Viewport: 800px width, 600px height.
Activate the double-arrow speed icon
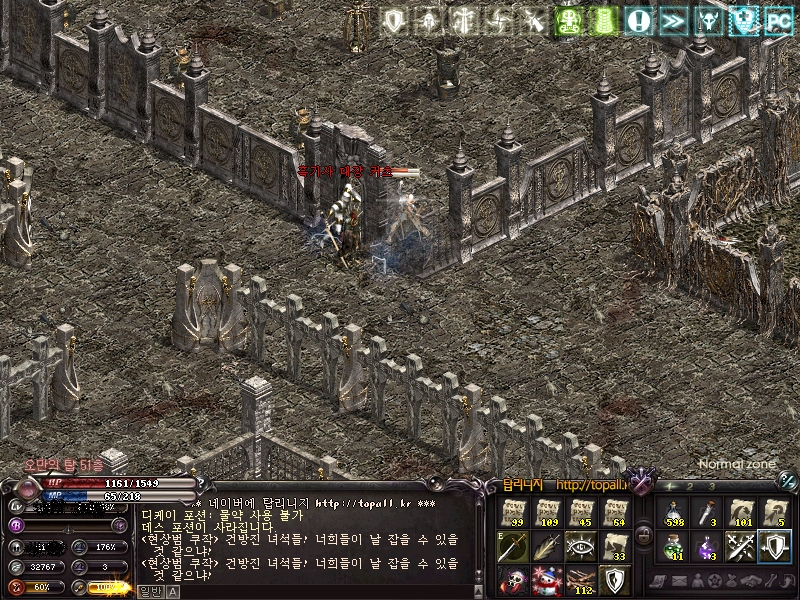[672, 20]
